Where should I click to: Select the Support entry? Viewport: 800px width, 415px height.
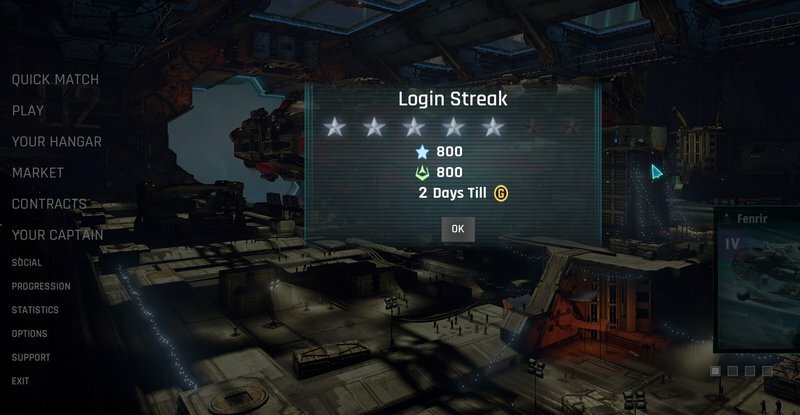(31, 357)
